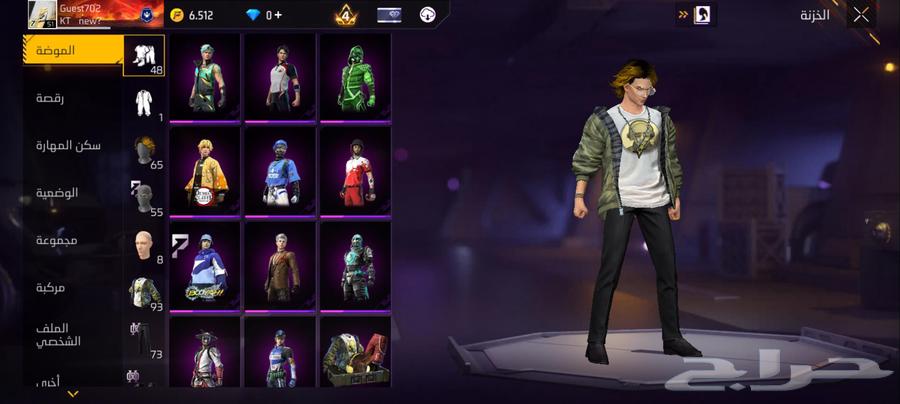This screenshot has width=900, height=404.
Task: Open the treasure chest bundle item
Action: click(x=355, y=353)
